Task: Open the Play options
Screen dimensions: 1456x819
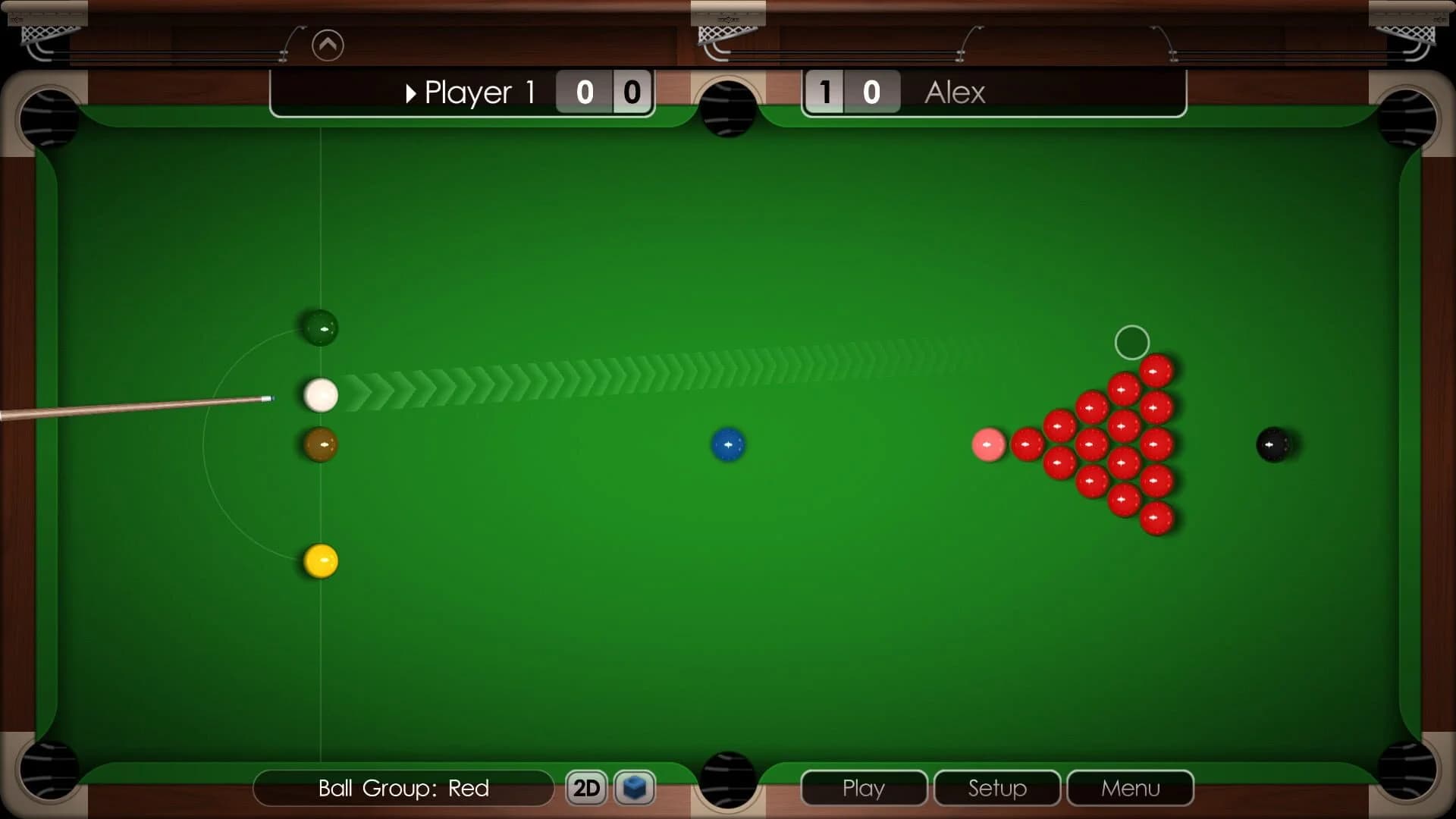Action: click(864, 788)
